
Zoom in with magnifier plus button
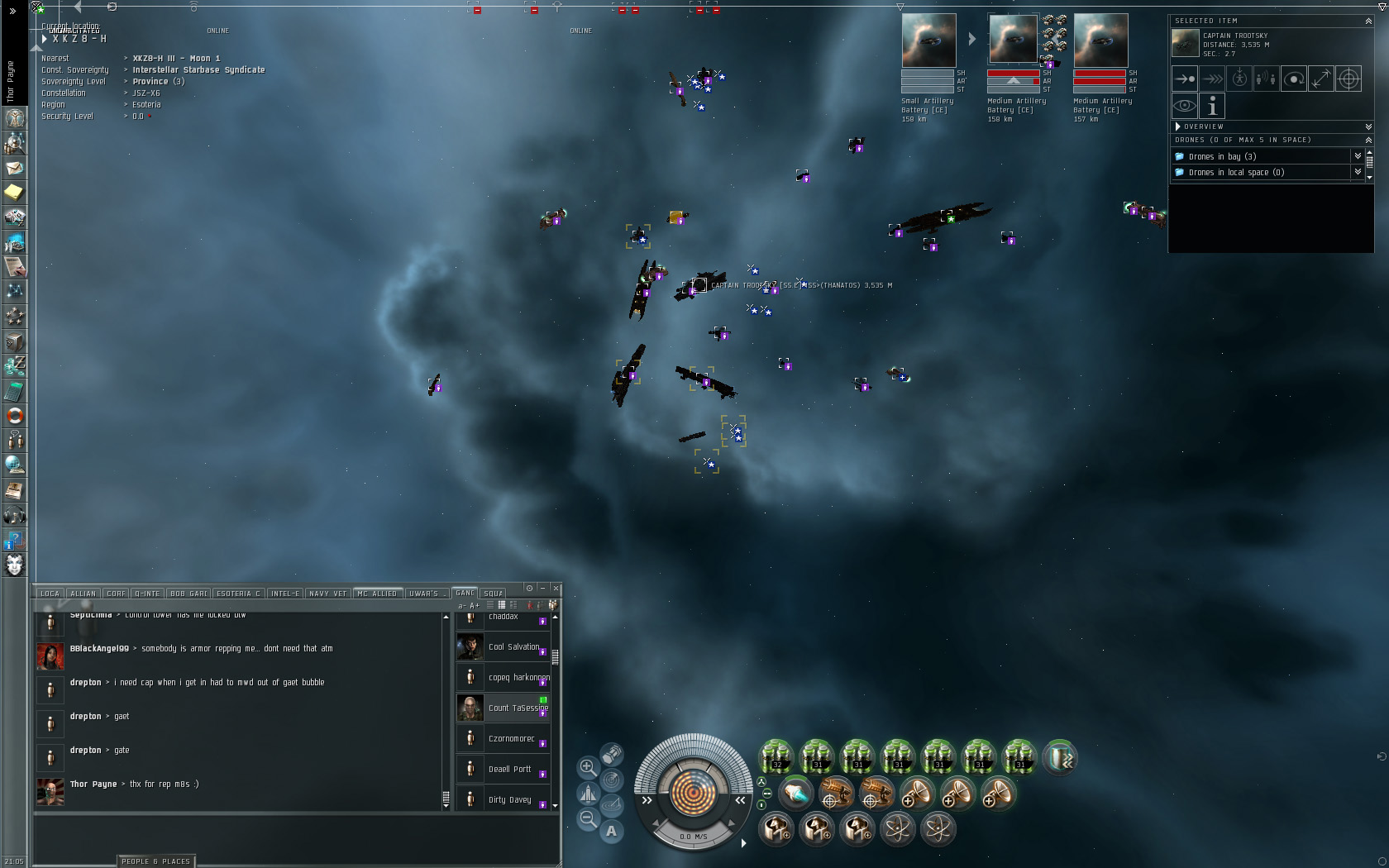tap(588, 767)
